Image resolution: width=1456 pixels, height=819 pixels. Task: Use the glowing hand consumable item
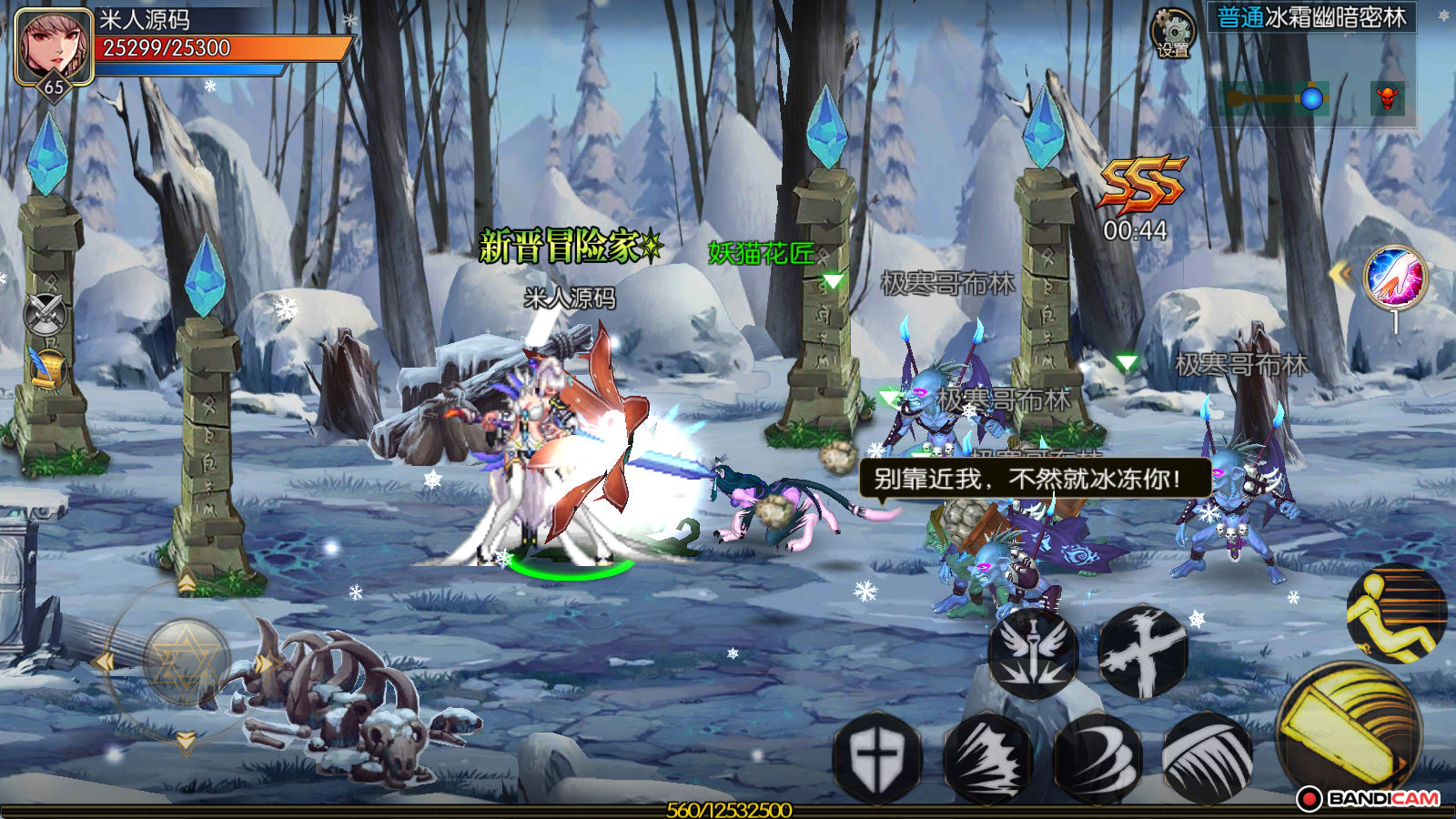(x=1396, y=278)
